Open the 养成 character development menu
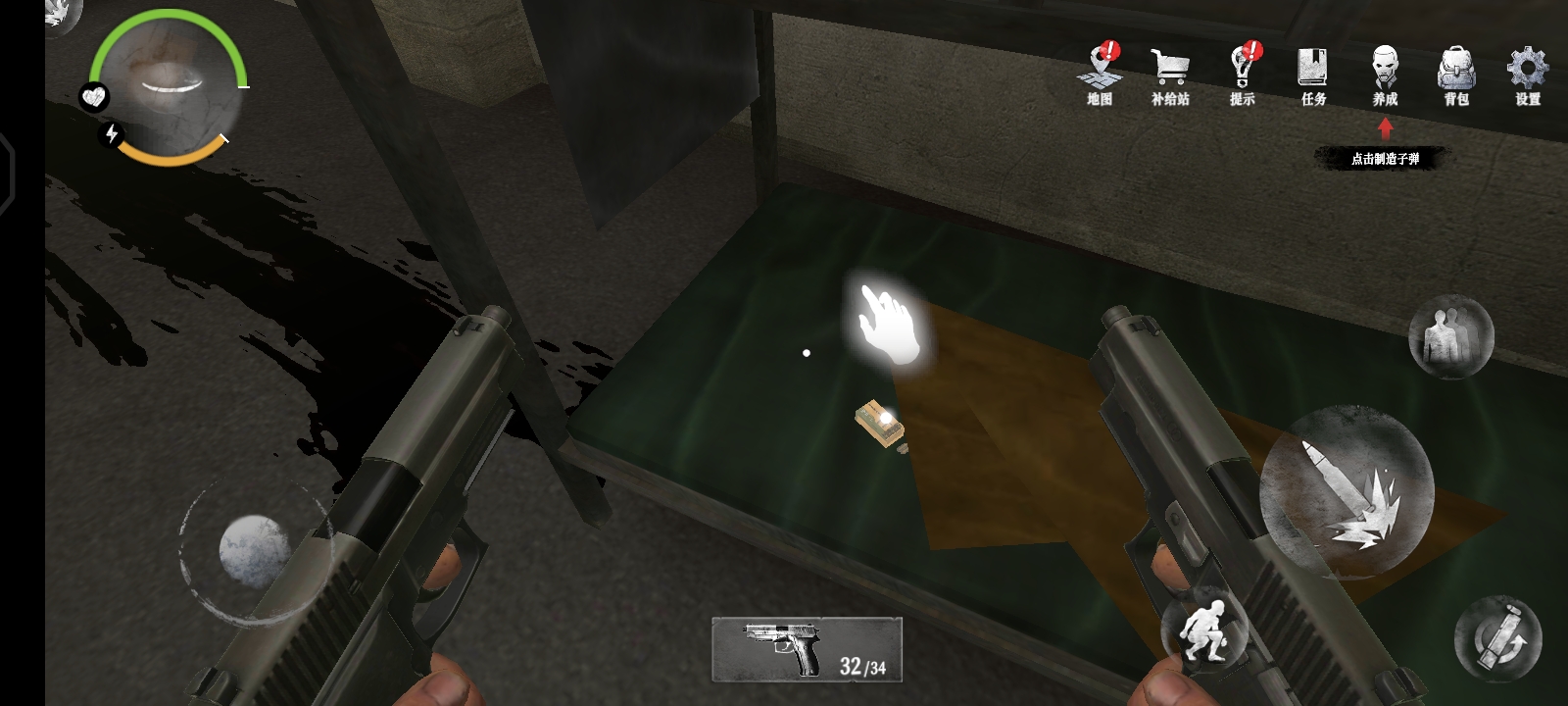This screenshot has height=706, width=1568. point(1385,74)
